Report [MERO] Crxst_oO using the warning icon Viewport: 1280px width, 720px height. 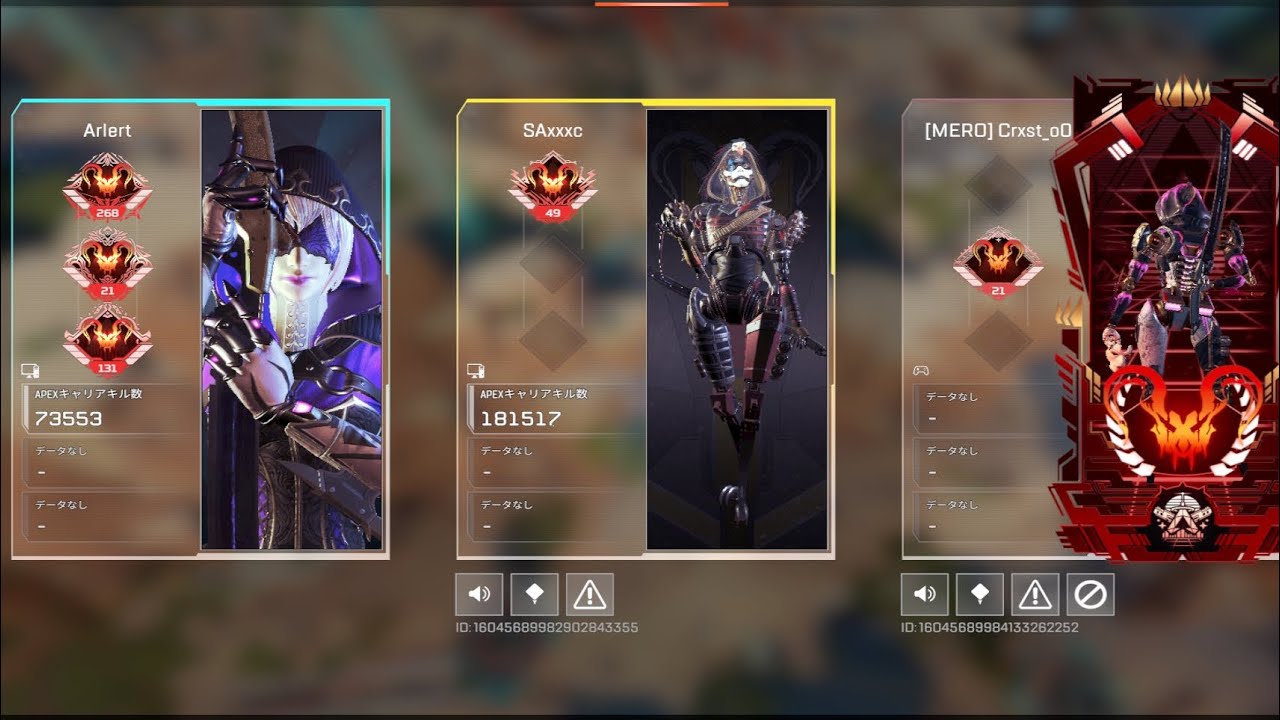click(x=1036, y=594)
